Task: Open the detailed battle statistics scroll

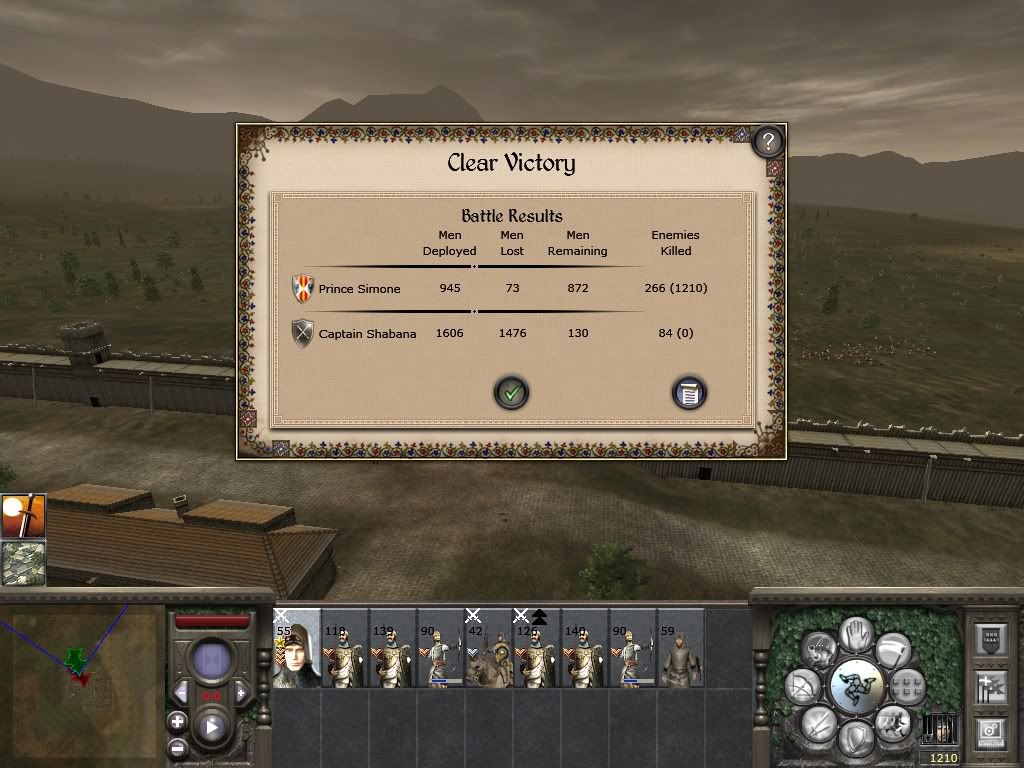Action: pos(688,393)
